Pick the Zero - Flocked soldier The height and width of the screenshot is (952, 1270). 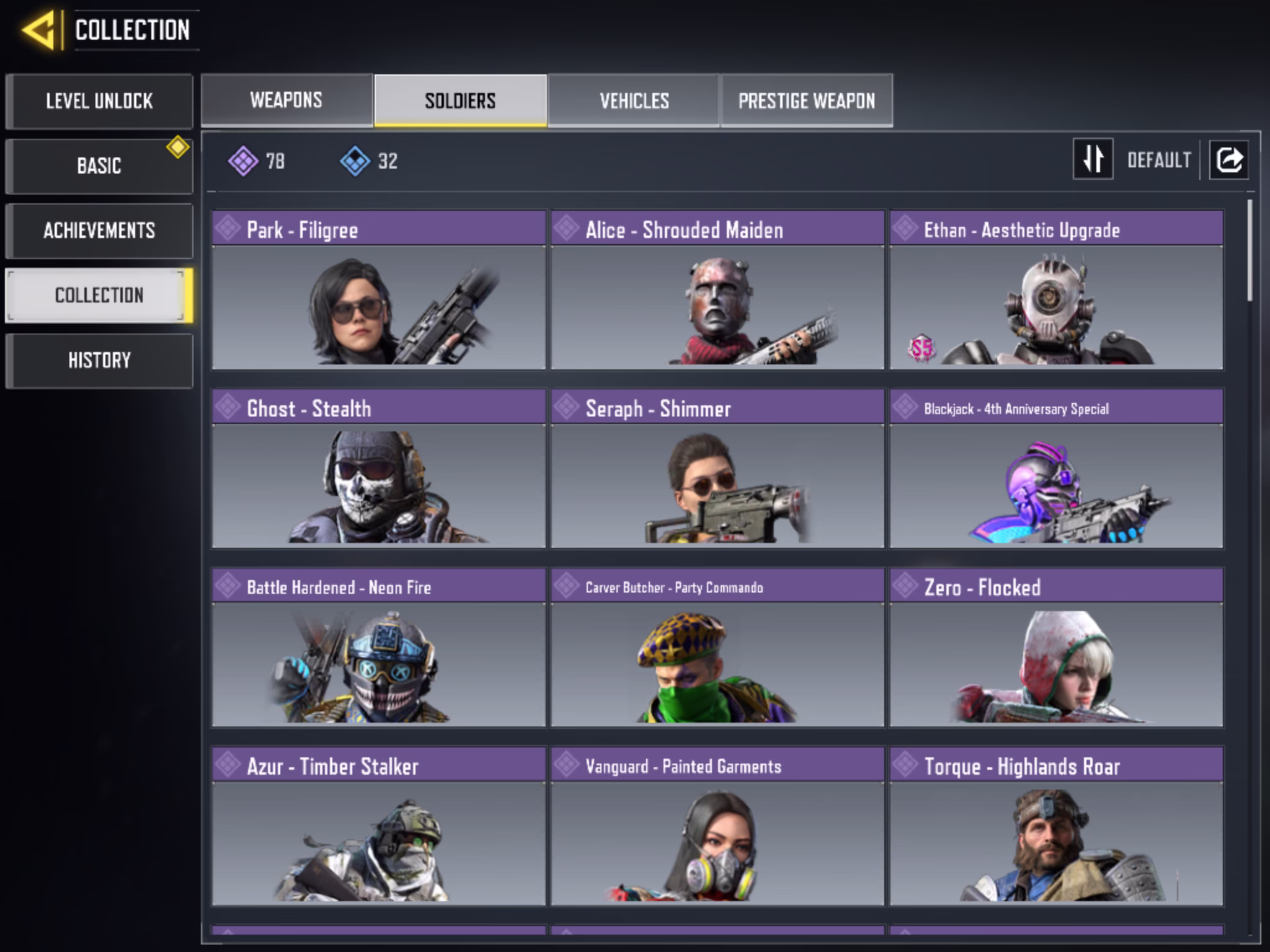pos(1056,647)
